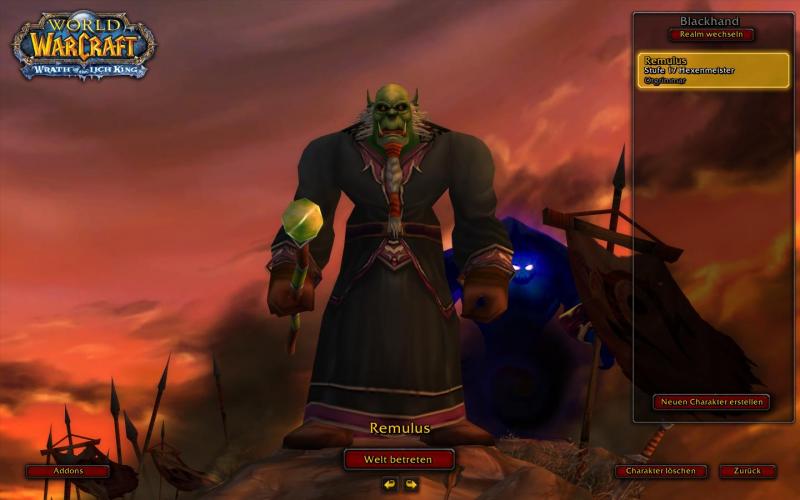The width and height of the screenshot is (800, 500).
Task: Go back with the Zurück button
Action: pyautogui.click(x=747, y=471)
